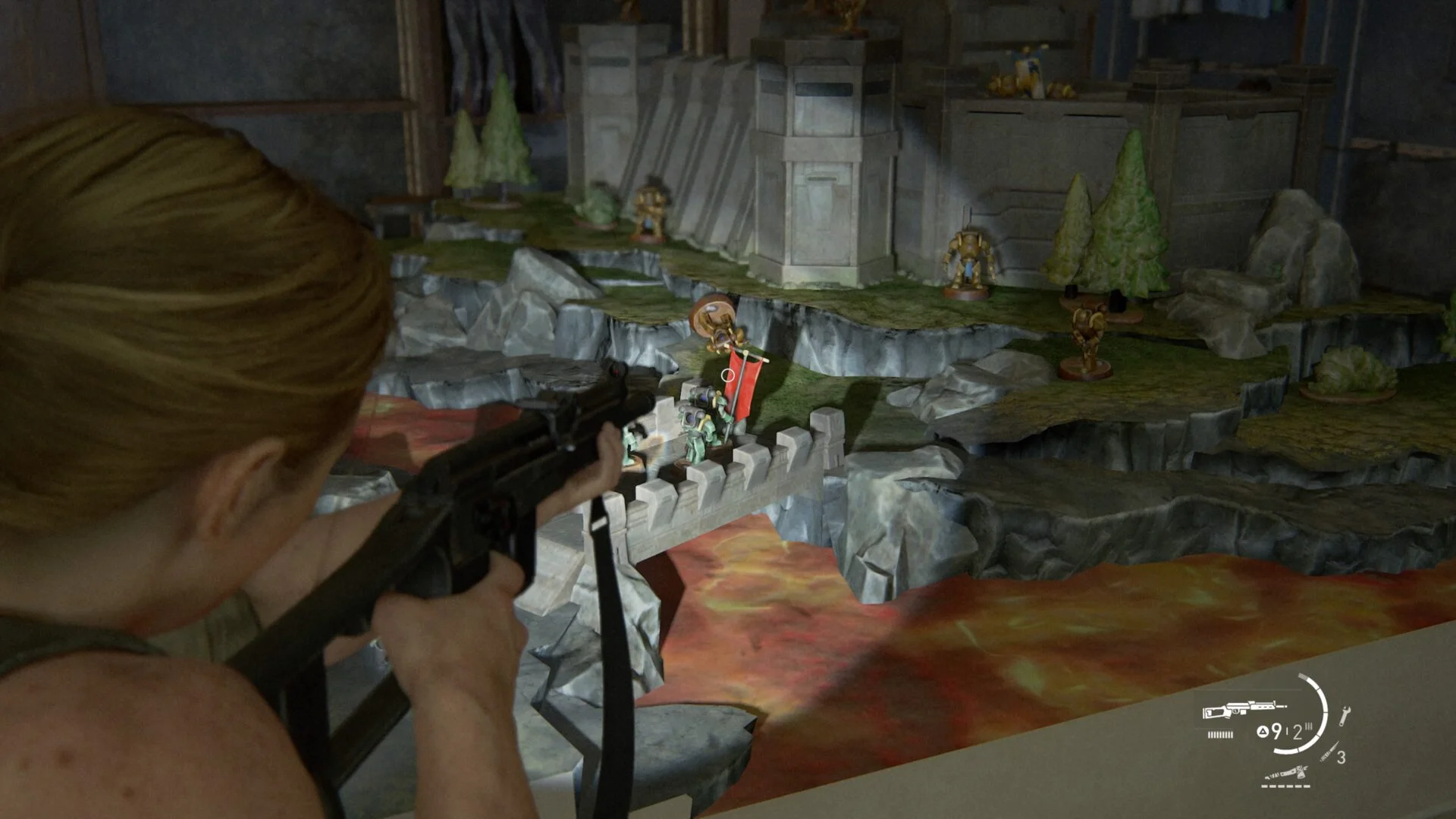Select the equipped rifle weapon icon
Screen dimensions: 1456x819
[x=1244, y=710]
